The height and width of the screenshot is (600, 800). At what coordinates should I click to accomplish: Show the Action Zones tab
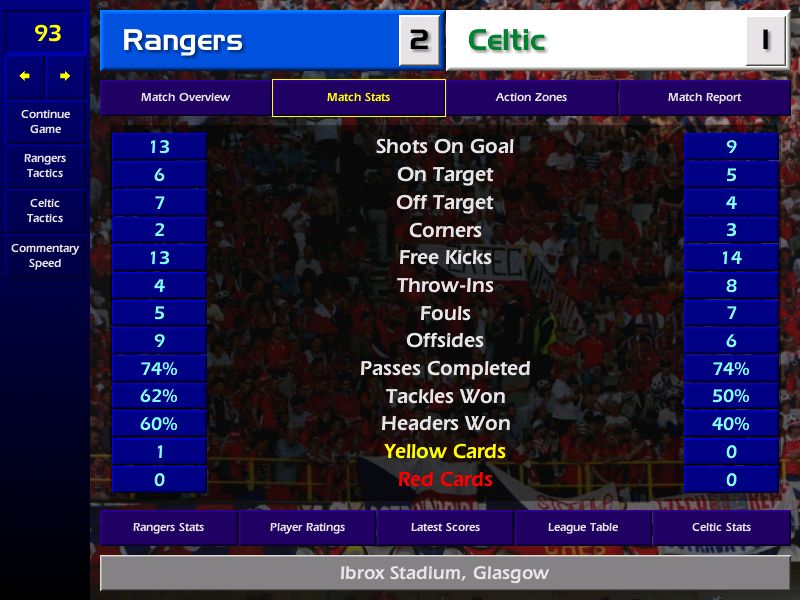coord(531,98)
